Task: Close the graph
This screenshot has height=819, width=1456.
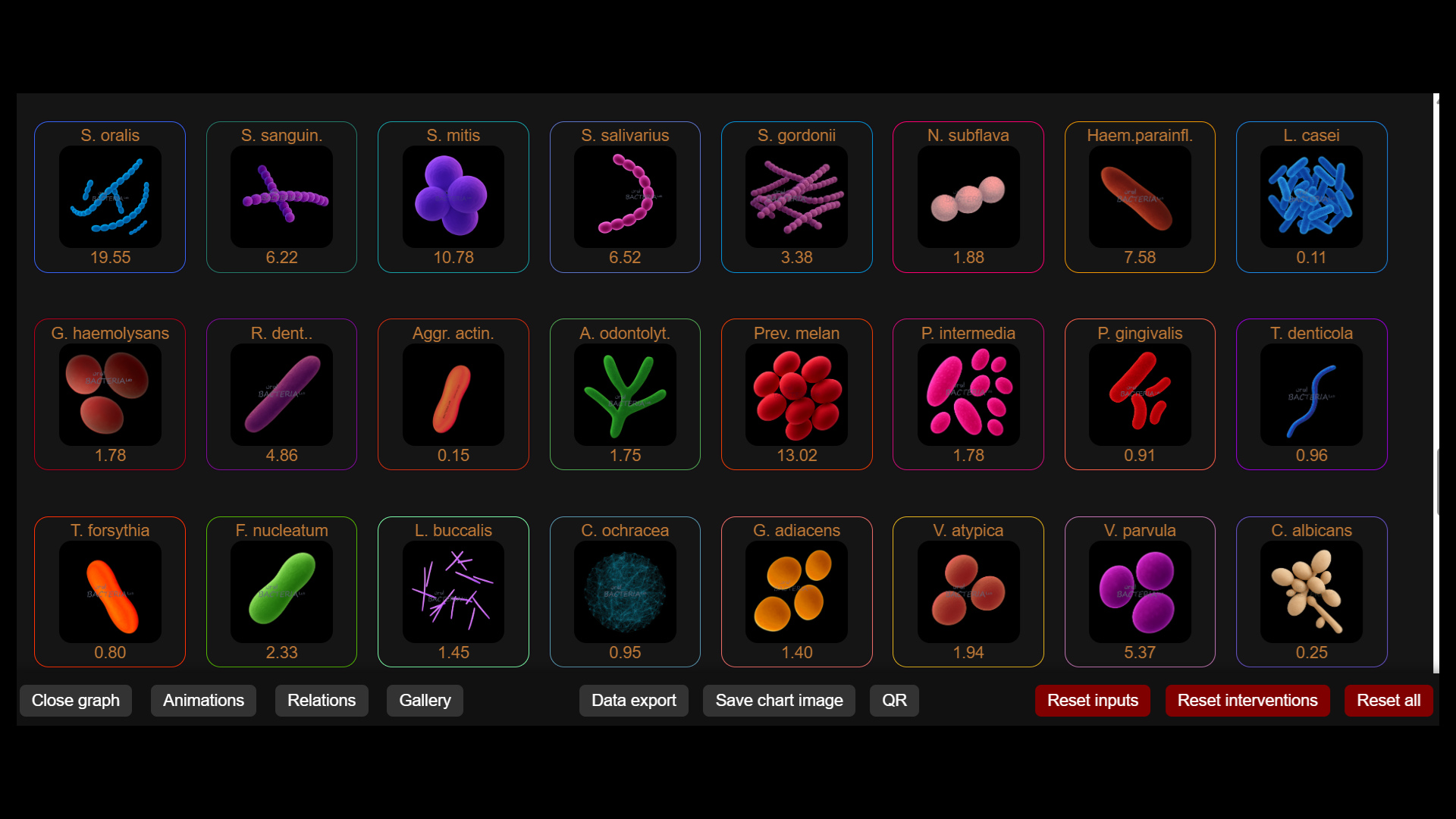Action: (x=75, y=700)
